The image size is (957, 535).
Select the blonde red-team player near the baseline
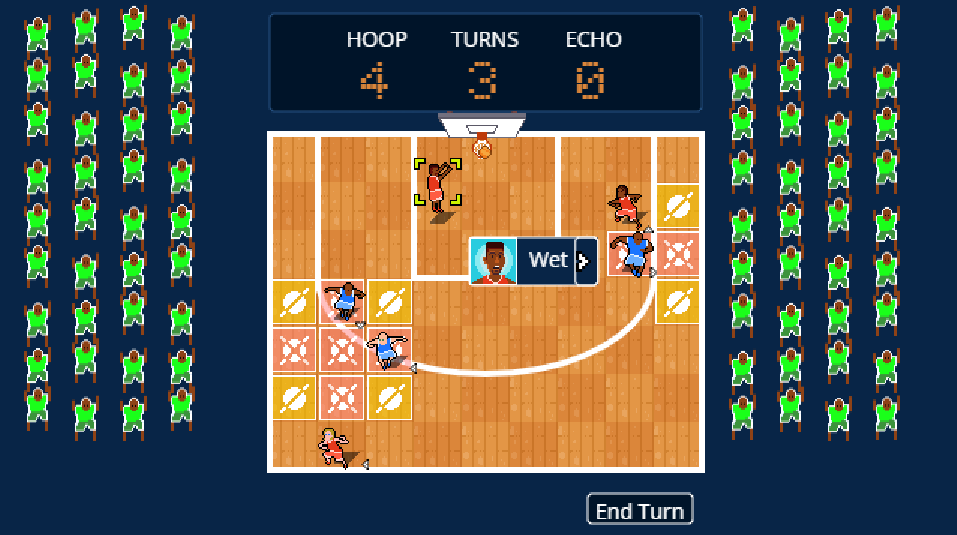pyautogui.click(x=332, y=446)
